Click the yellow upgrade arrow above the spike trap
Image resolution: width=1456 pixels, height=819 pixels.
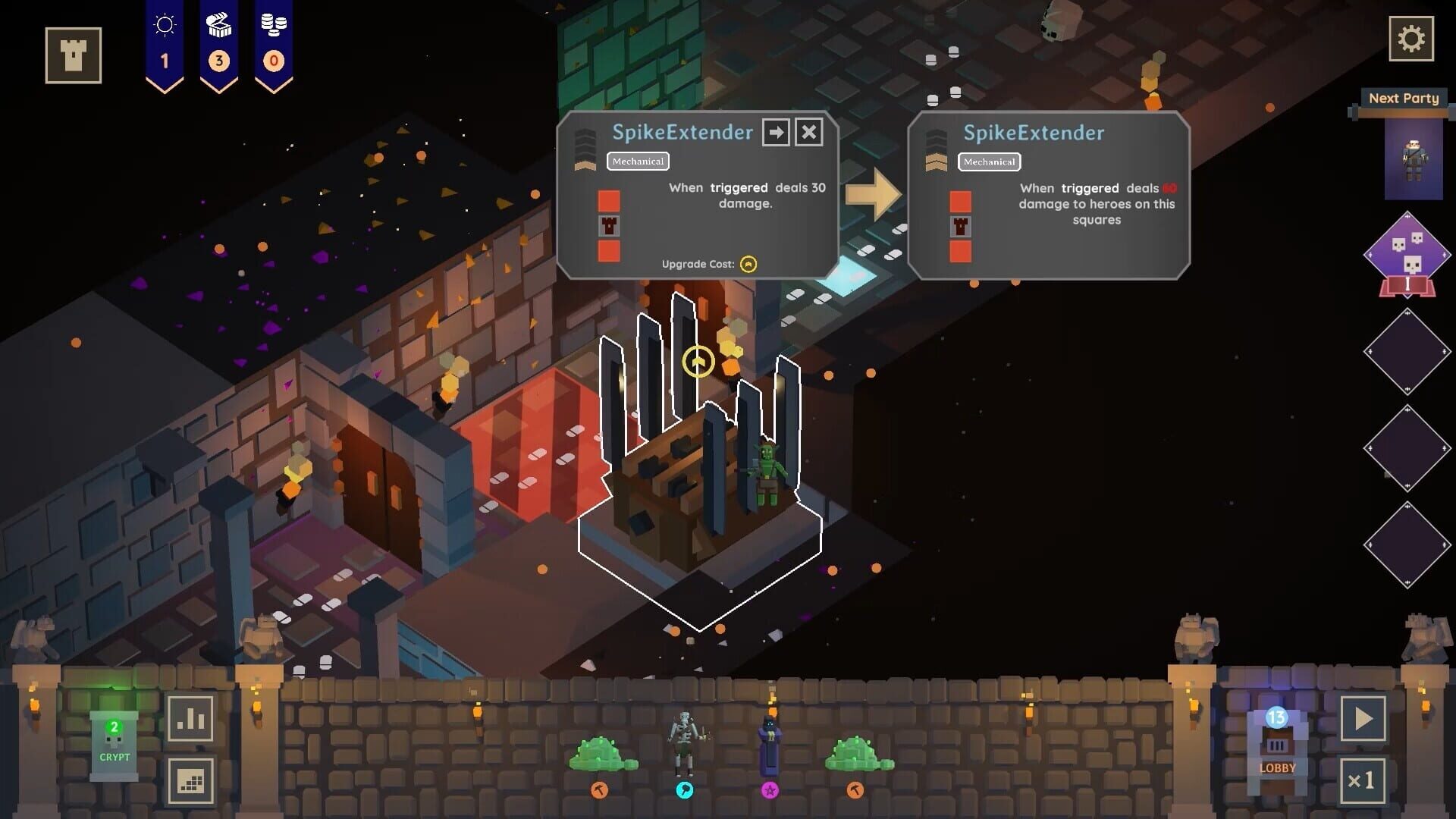click(697, 362)
